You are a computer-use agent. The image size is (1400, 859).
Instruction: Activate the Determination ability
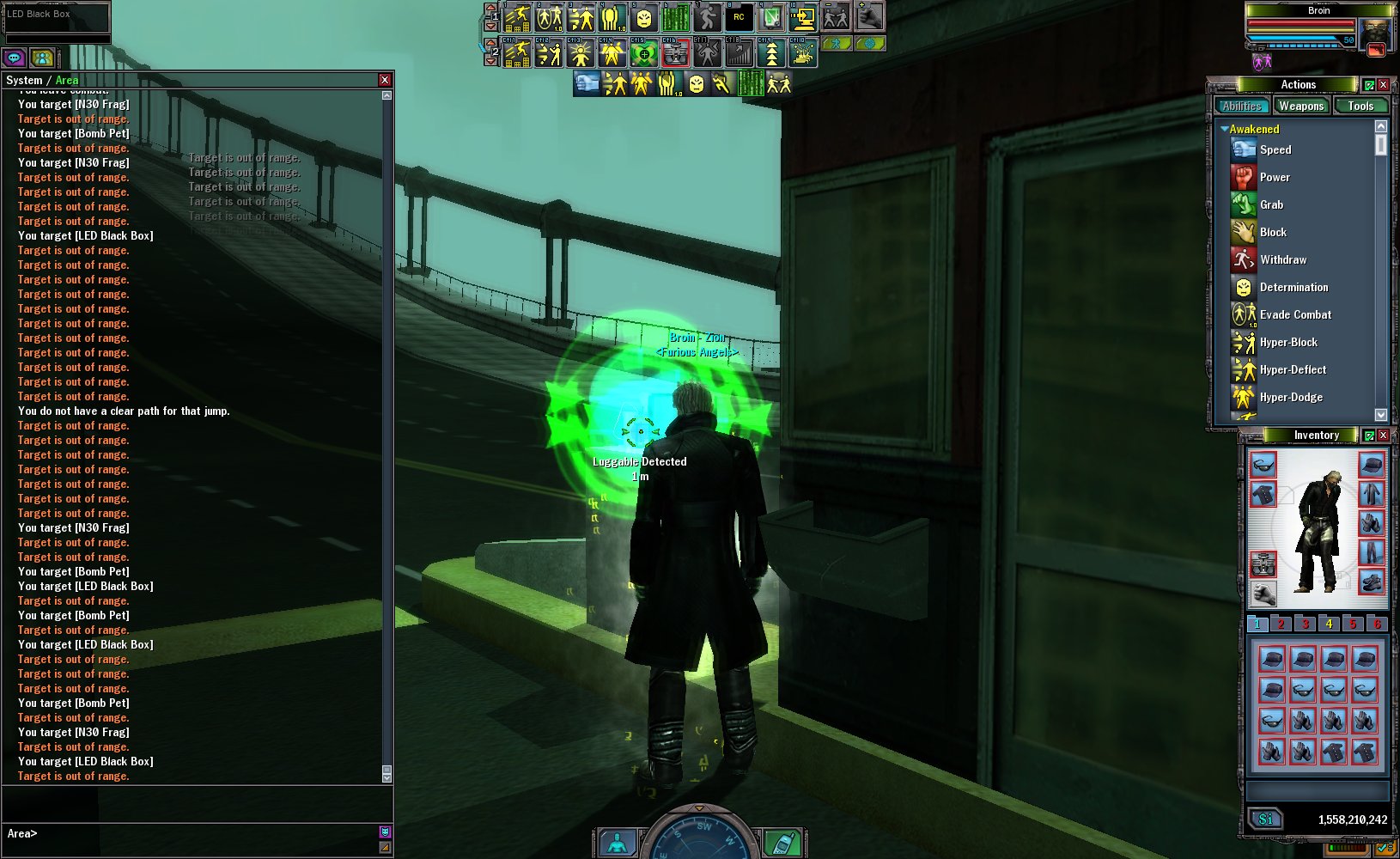(x=1293, y=288)
